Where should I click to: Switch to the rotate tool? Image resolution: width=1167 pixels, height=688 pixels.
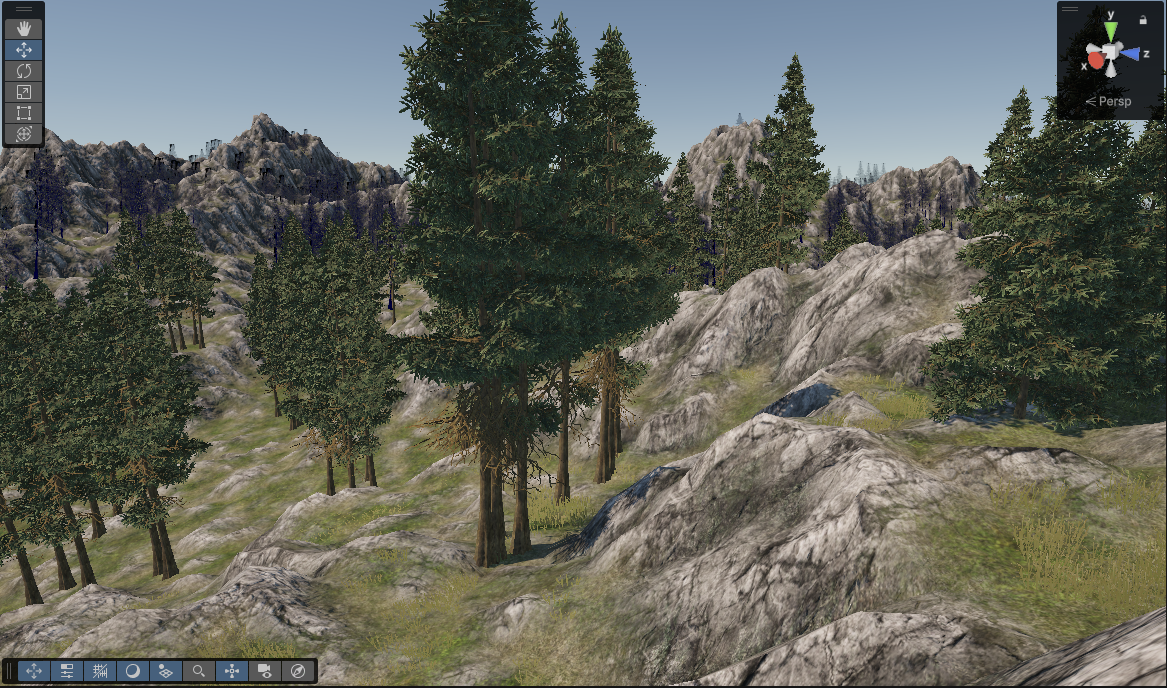[x=24, y=71]
